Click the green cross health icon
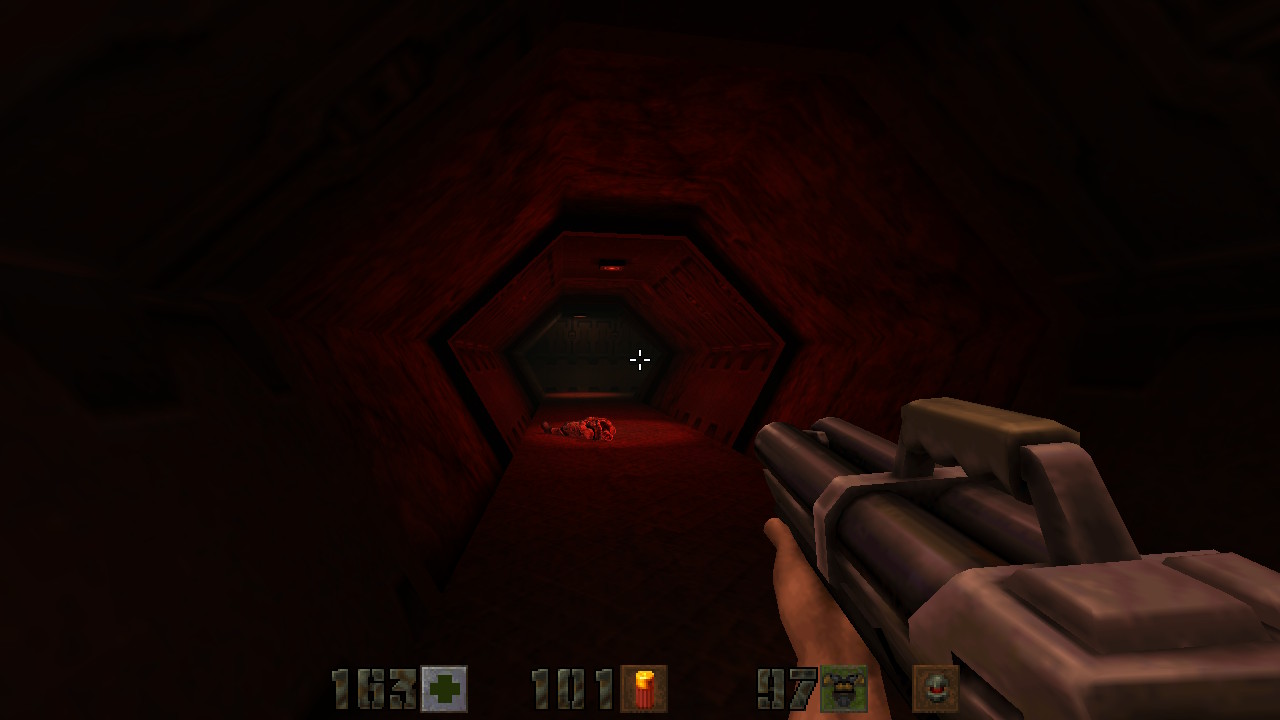 click(x=443, y=689)
